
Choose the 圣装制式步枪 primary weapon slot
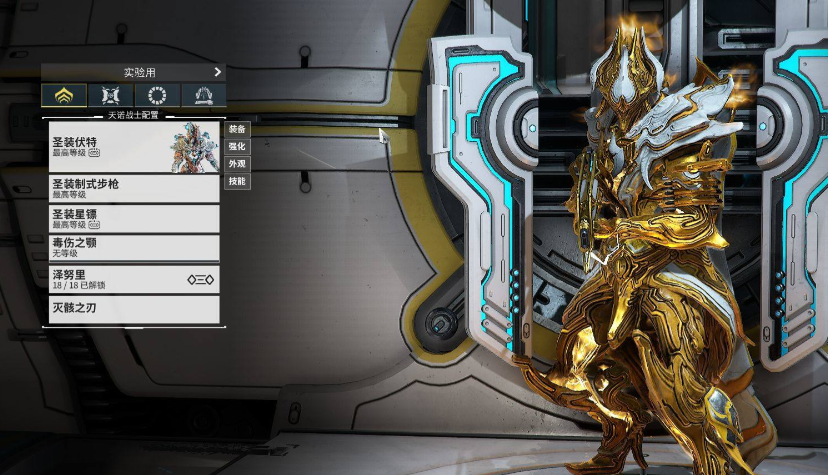tap(134, 188)
